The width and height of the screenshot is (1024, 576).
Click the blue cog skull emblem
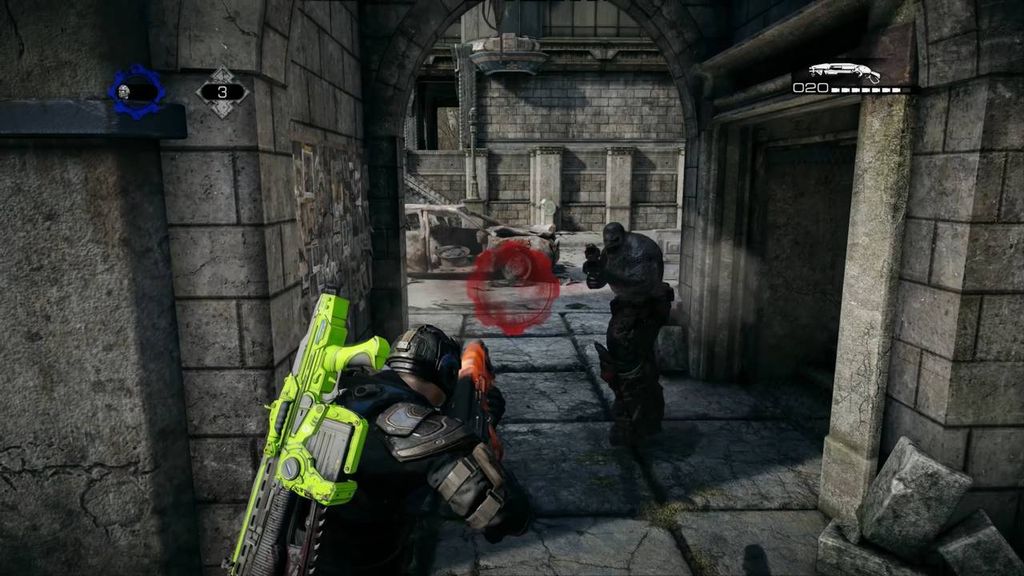point(135,92)
